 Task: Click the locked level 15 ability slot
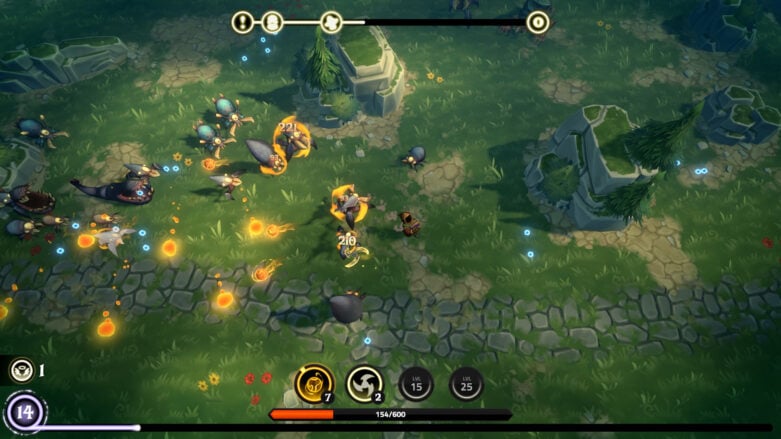(x=415, y=383)
